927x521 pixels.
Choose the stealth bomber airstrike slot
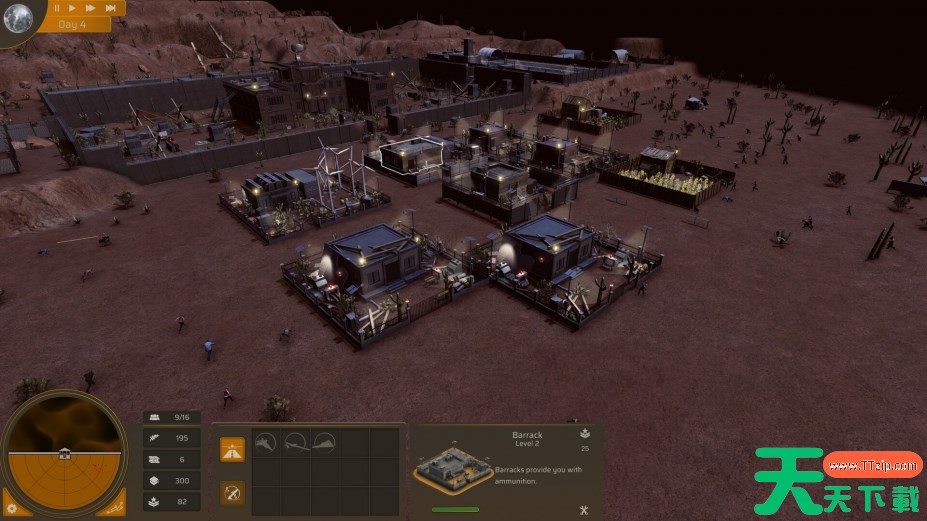tap(324, 443)
